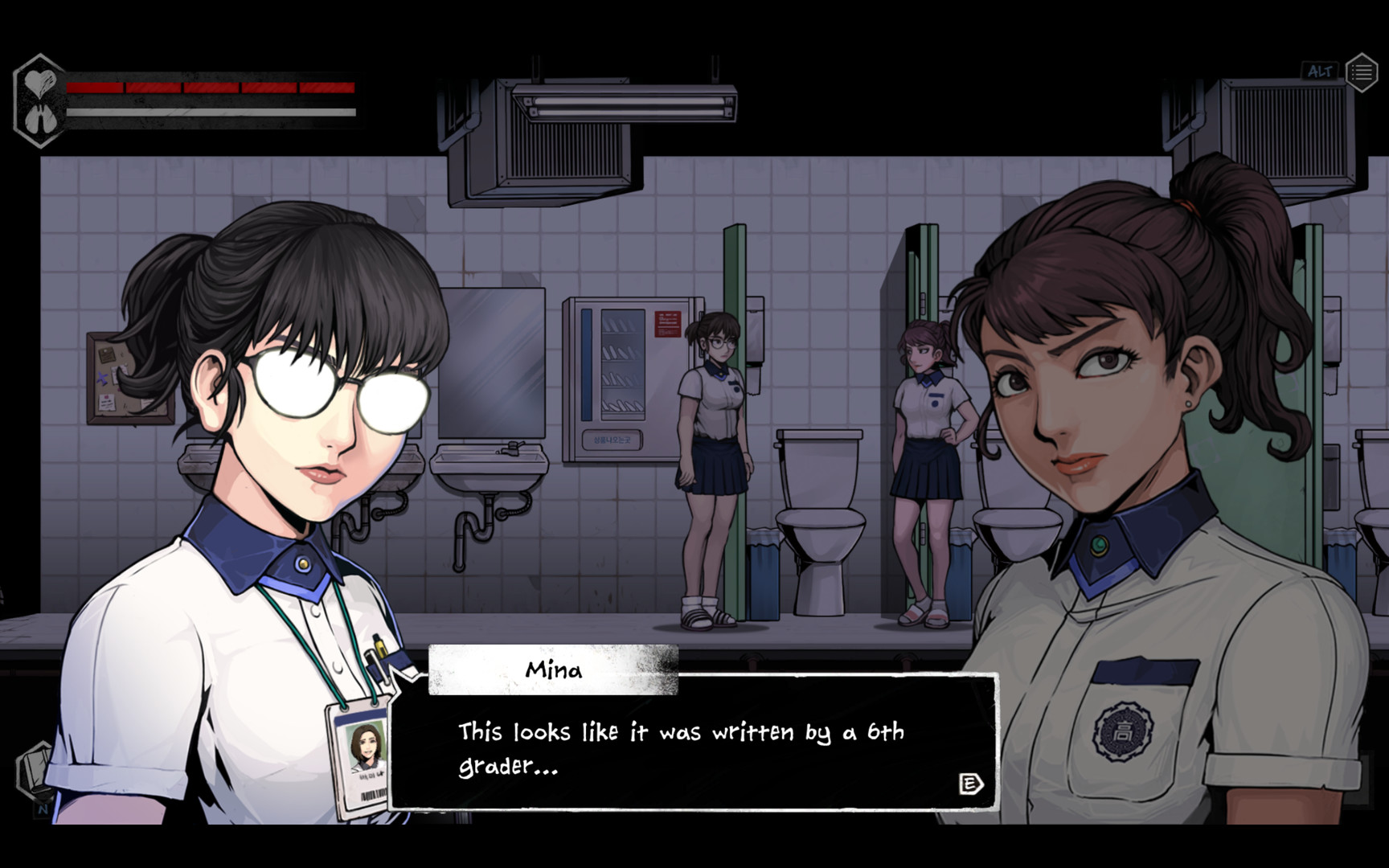Open the notebook journal icon bottom-left
The width and height of the screenshot is (1389, 868).
tap(32, 768)
